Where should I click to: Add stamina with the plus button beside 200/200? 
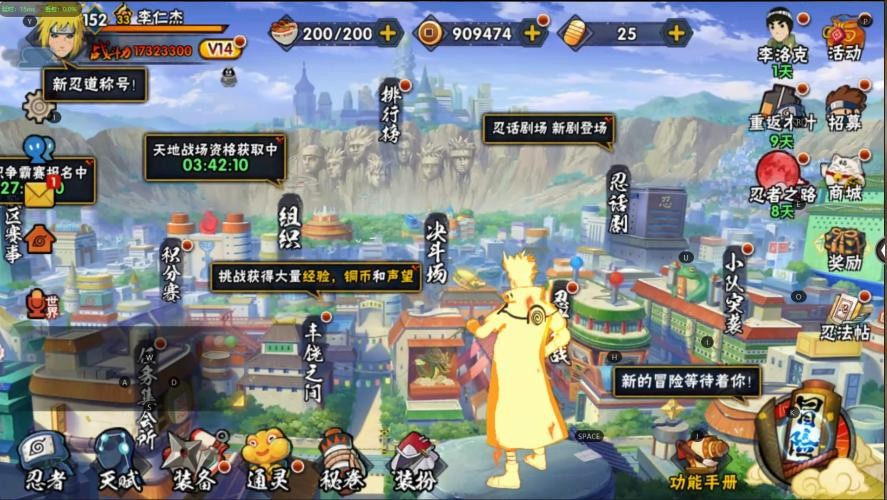[387, 33]
